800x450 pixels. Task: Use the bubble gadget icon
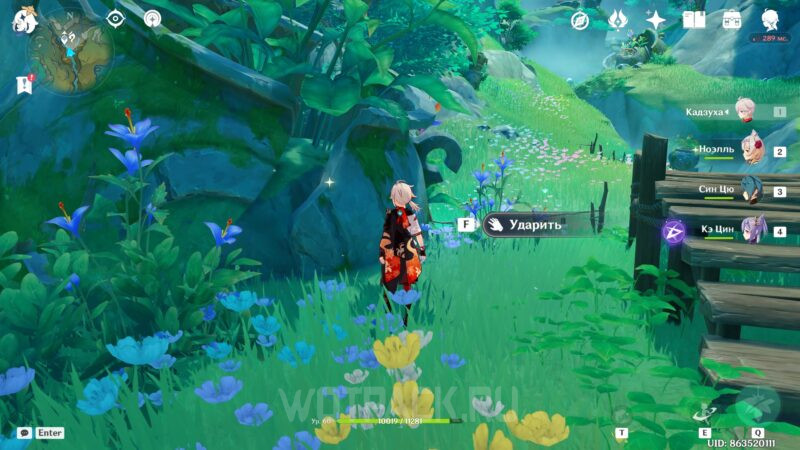click(x=622, y=413)
